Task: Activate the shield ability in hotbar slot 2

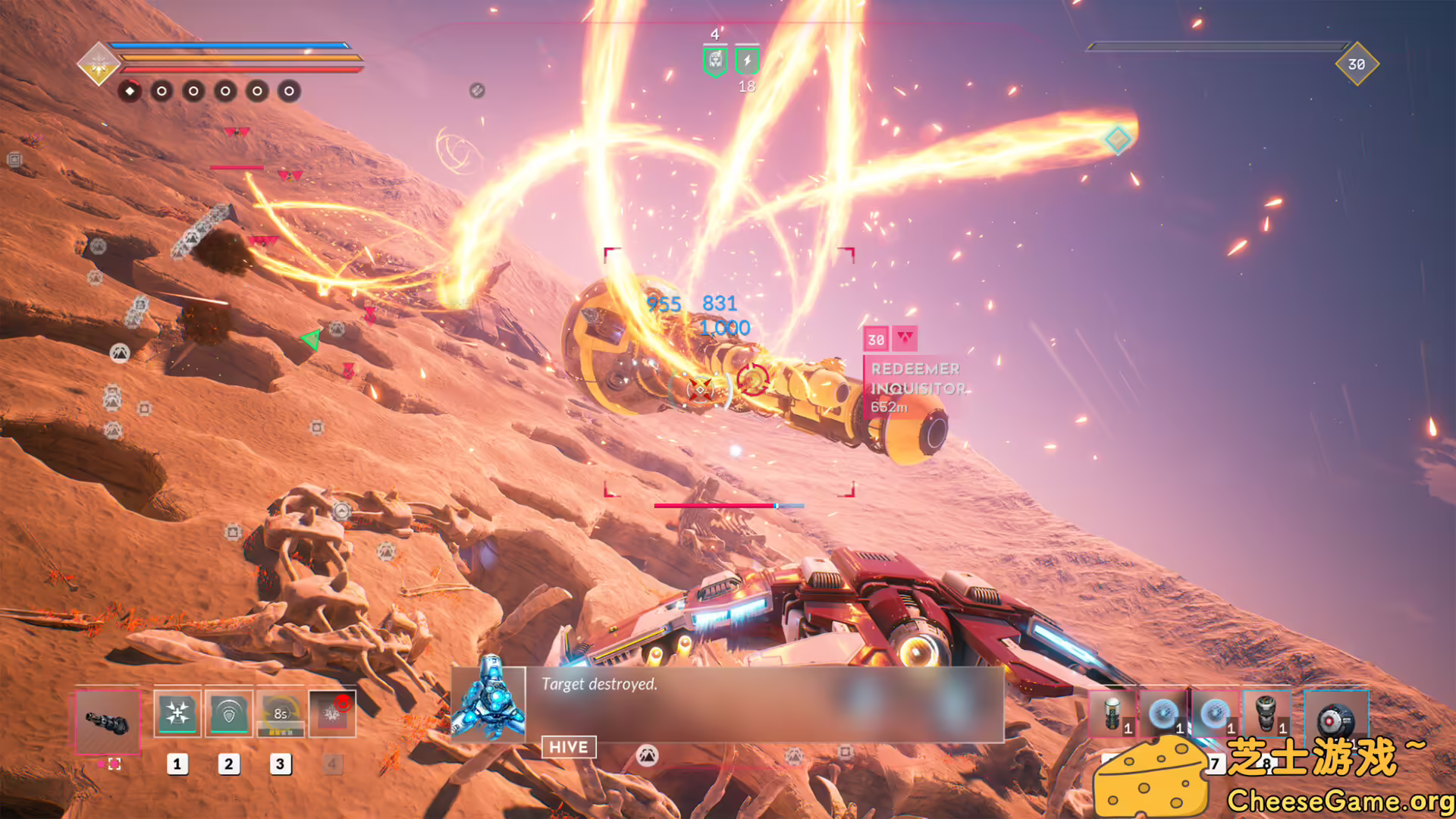Action: click(228, 713)
